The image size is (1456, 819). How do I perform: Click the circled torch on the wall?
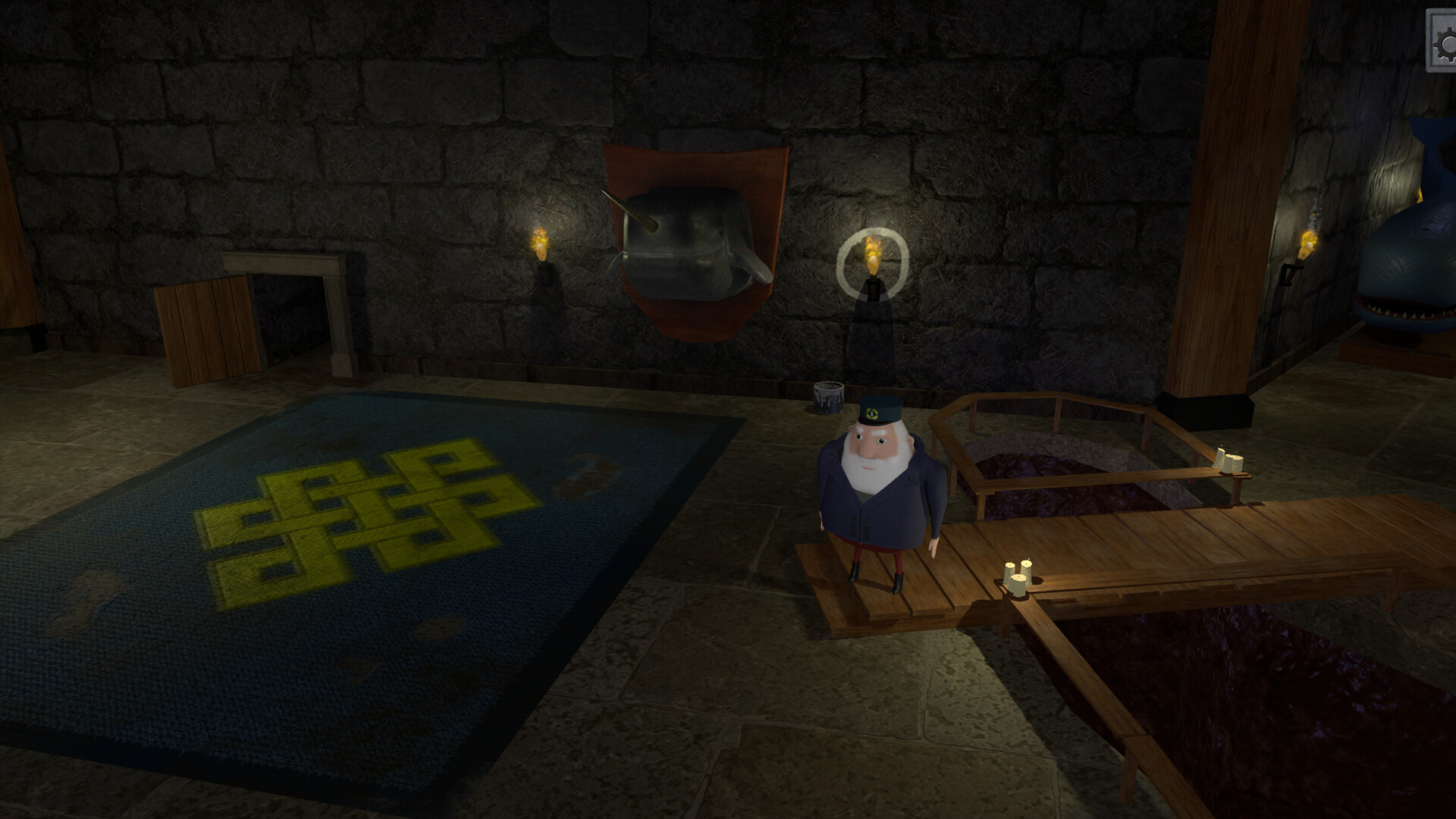coord(872,250)
